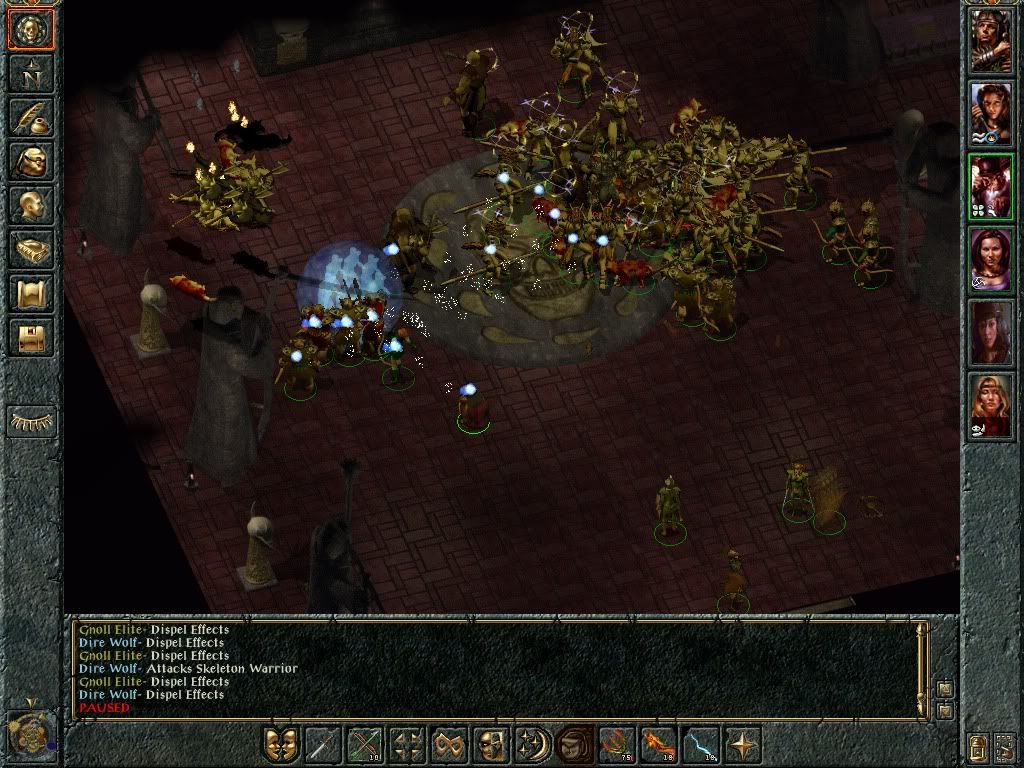Select the blonde woman portrait

pos(991,408)
